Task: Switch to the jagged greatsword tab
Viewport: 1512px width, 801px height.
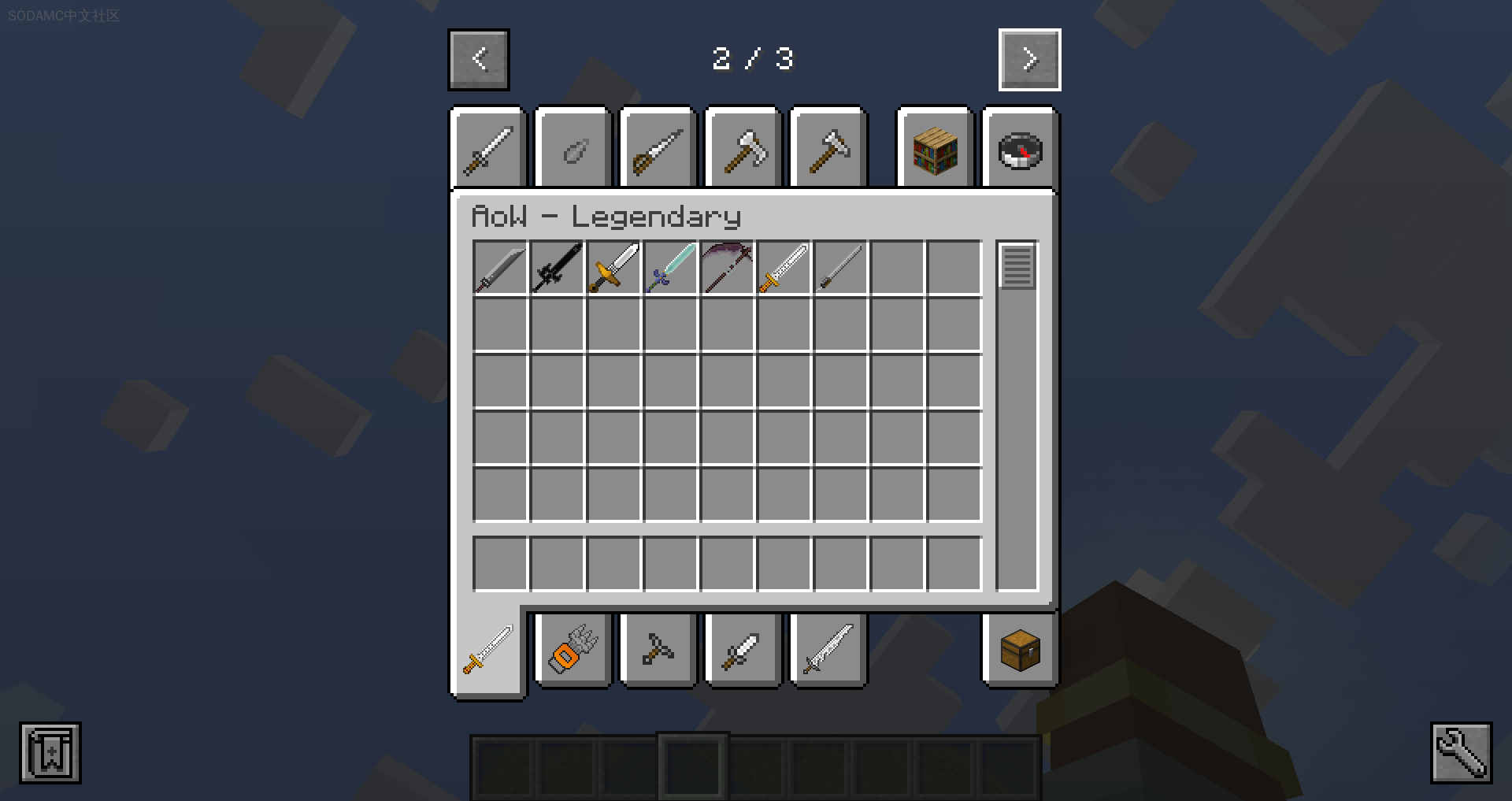Action: point(828,651)
